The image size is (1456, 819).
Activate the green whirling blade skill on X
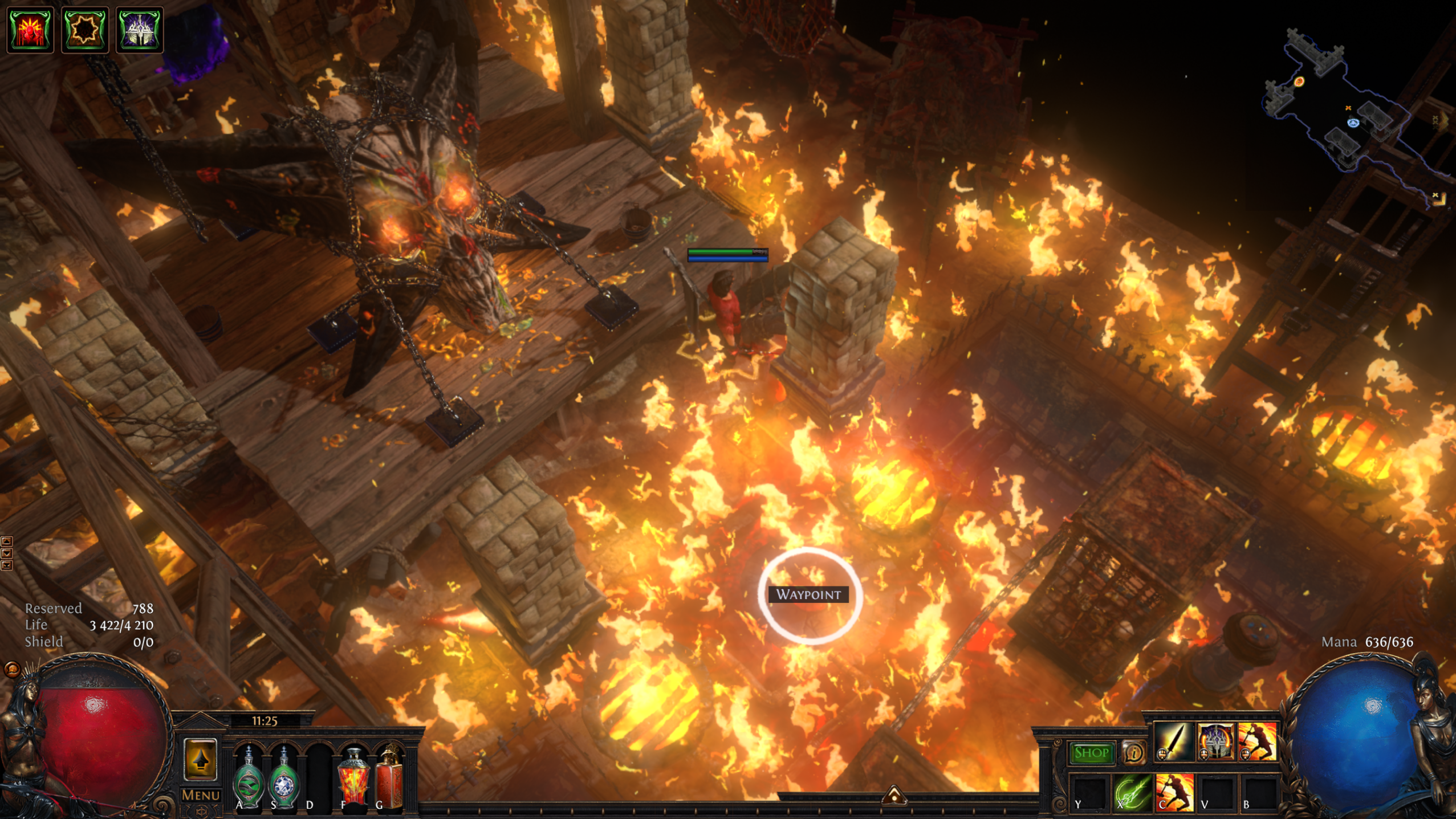tap(1132, 792)
